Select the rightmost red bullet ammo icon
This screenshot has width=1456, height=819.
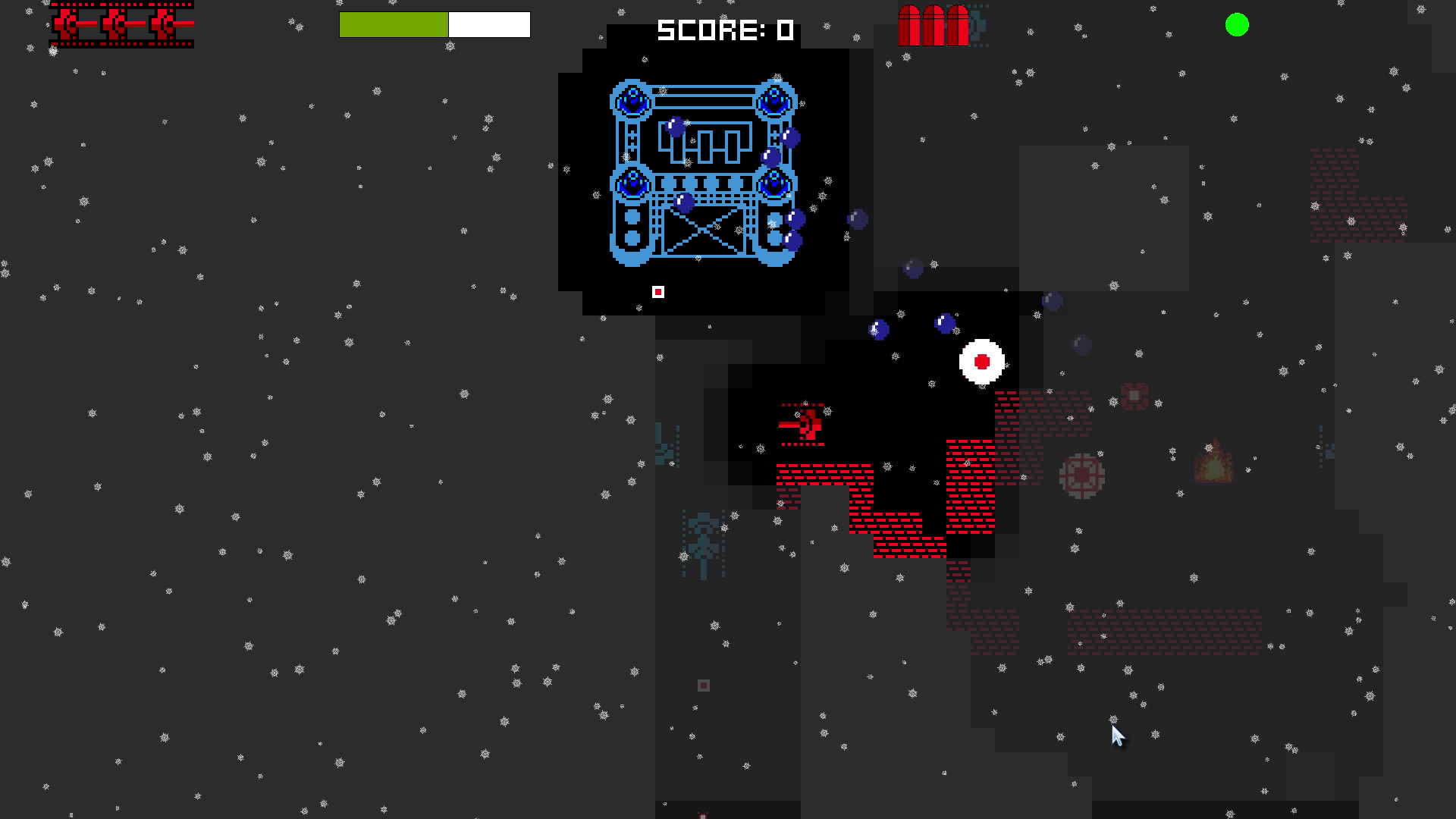click(958, 25)
